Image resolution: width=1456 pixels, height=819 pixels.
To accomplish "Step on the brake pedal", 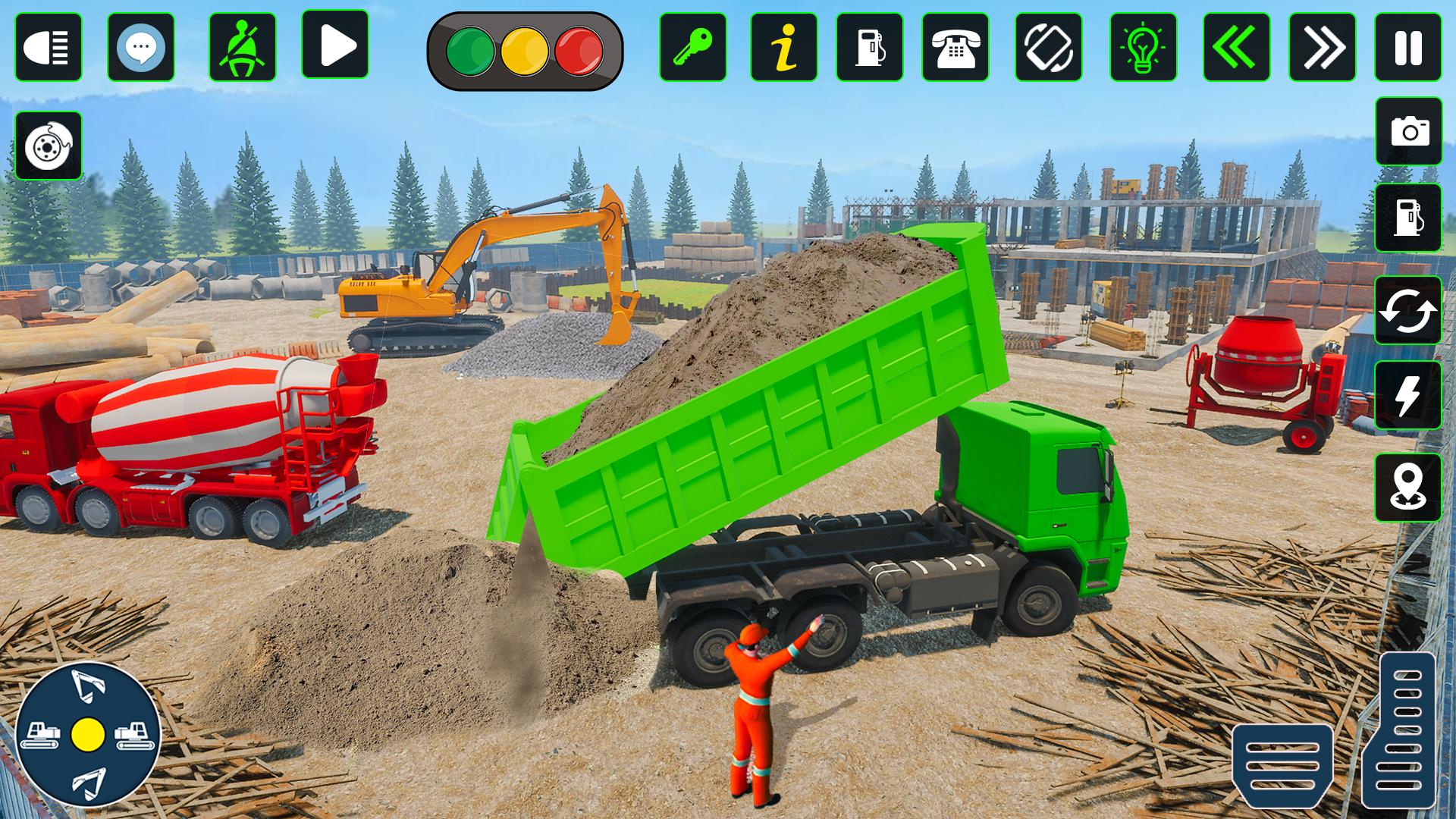I will [x=1282, y=764].
